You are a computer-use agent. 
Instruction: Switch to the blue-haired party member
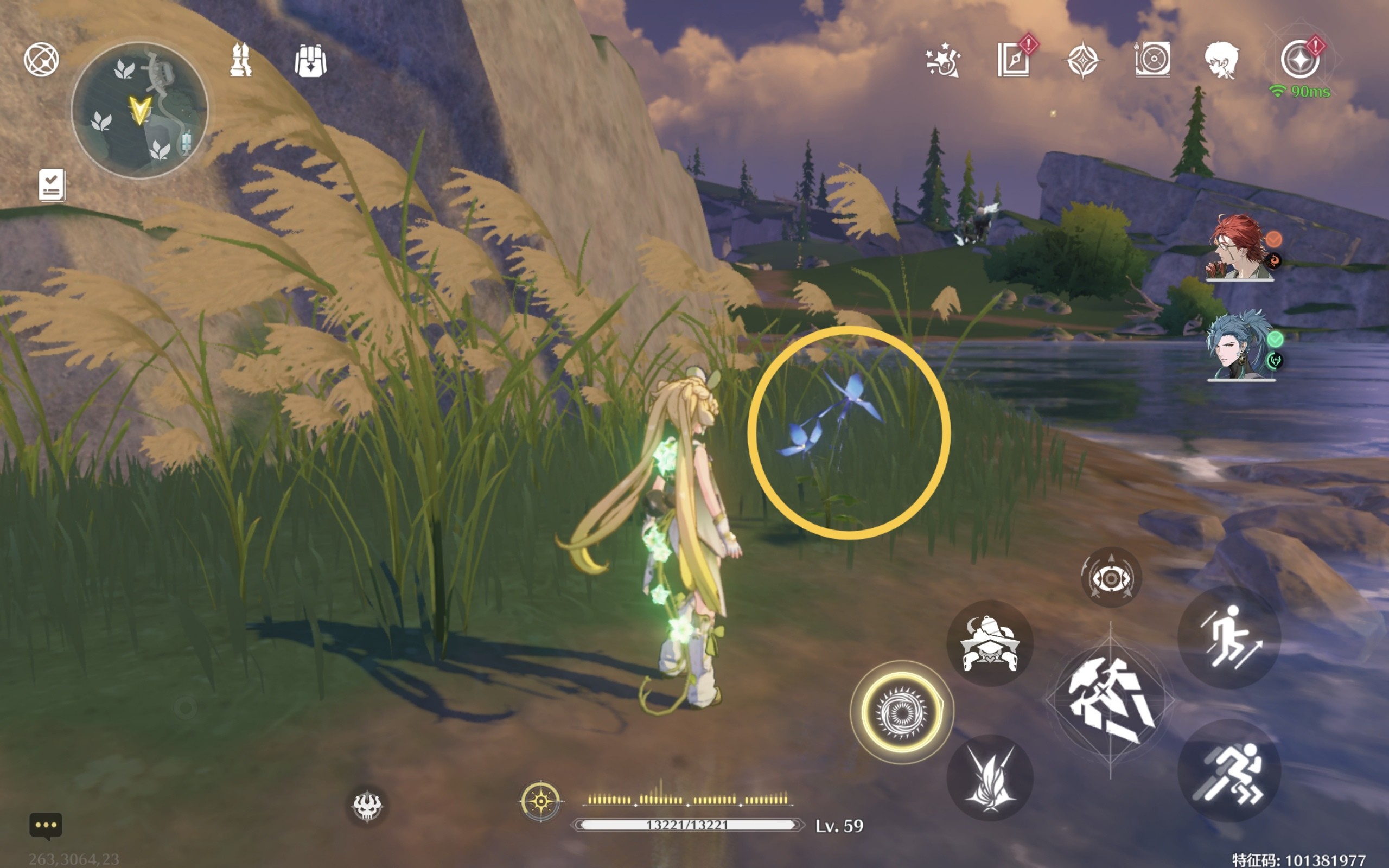[1239, 346]
